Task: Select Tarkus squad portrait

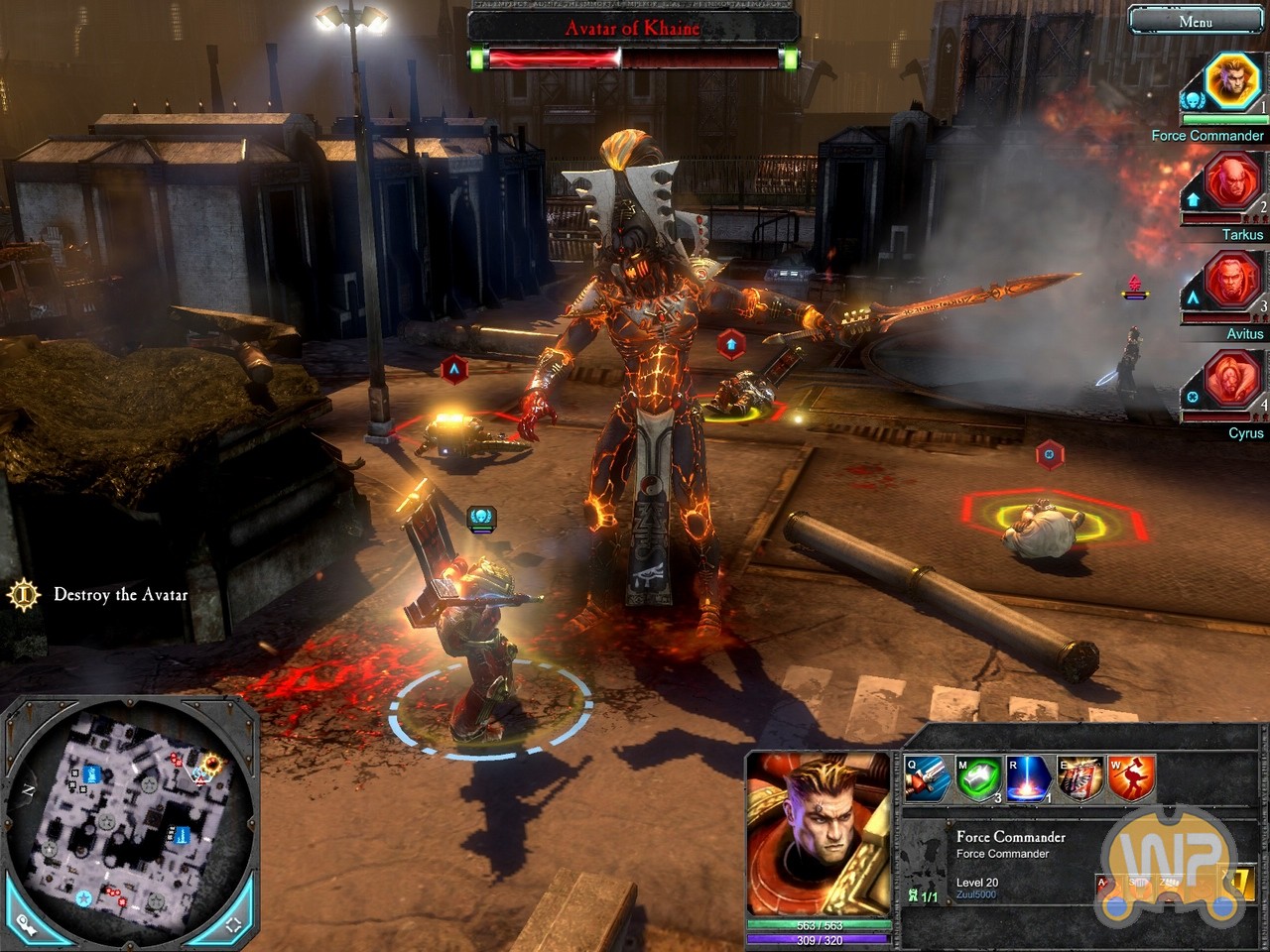Action: click(x=1231, y=181)
